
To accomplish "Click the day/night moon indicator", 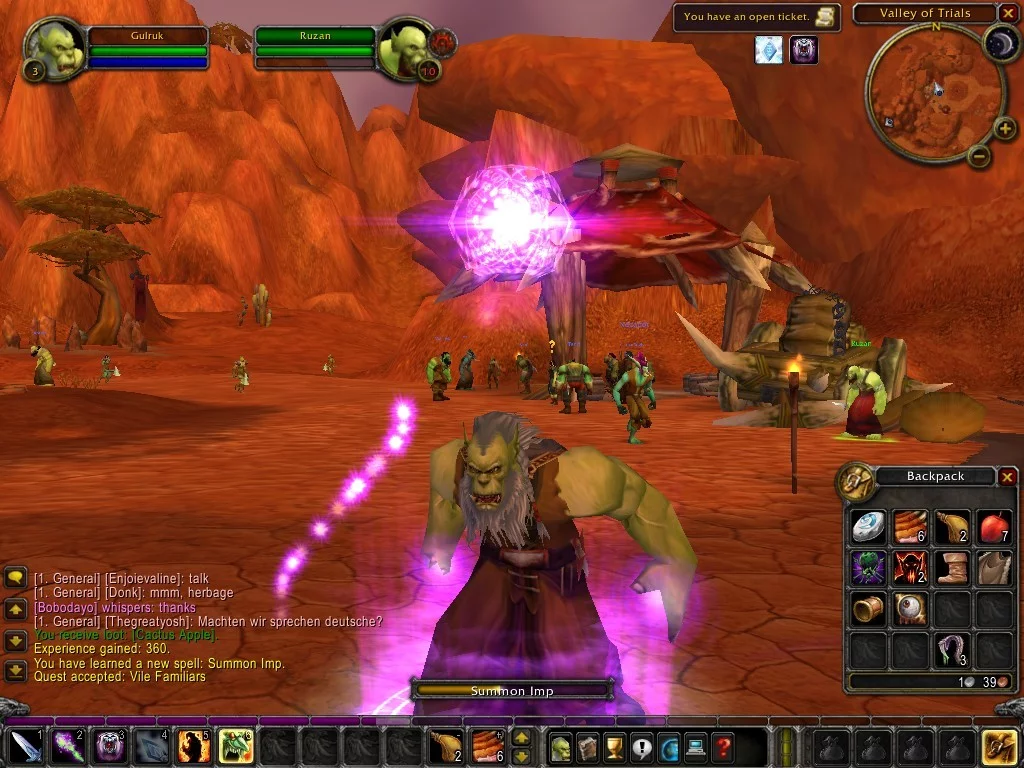I will (x=1000, y=42).
